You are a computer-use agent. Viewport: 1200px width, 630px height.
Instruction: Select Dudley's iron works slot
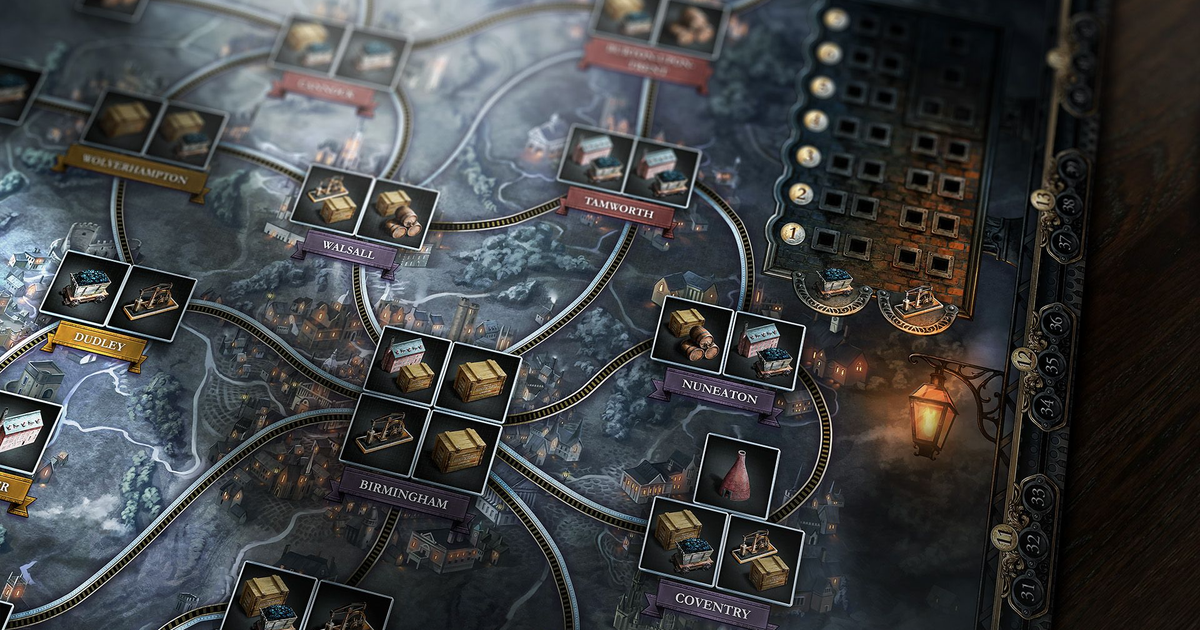tap(152, 304)
